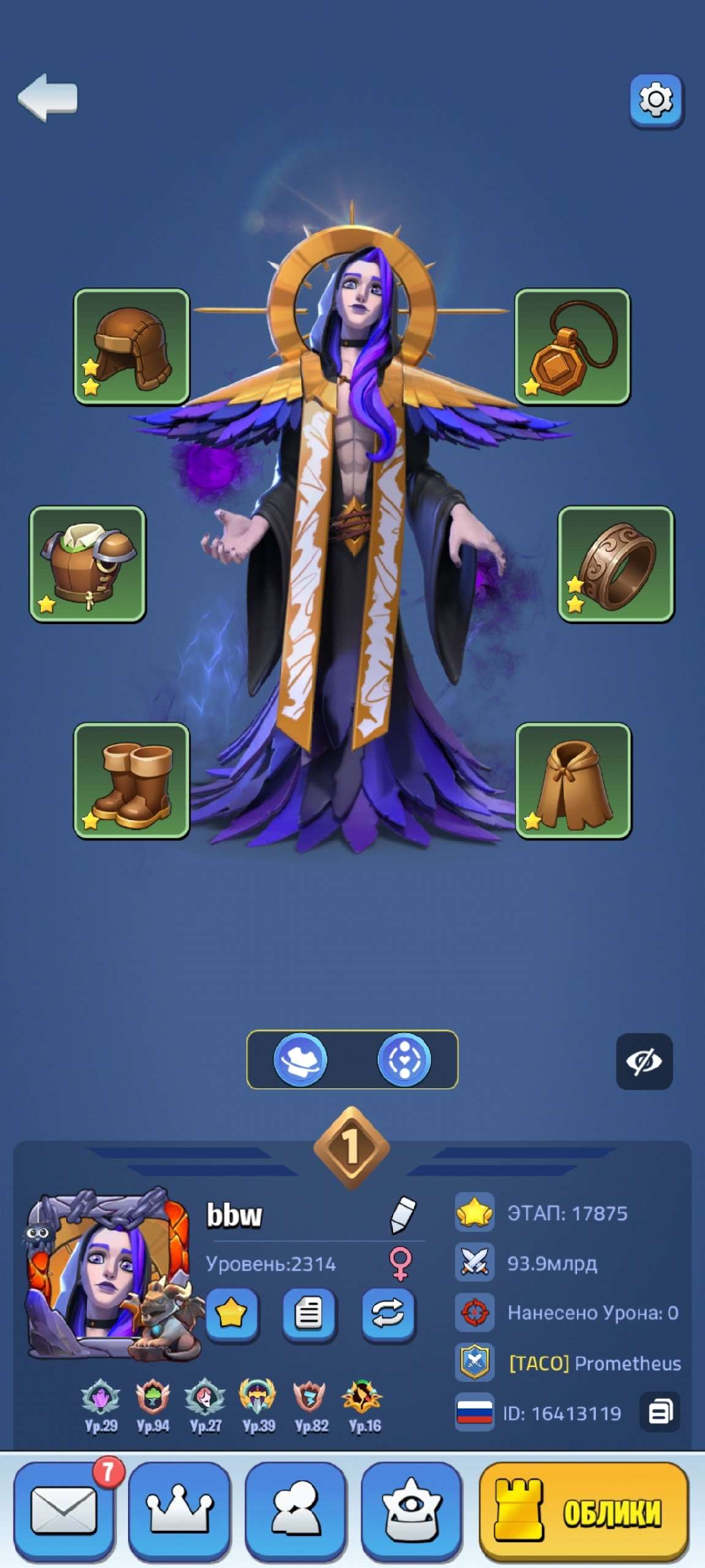Open the document list button

[309, 1313]
